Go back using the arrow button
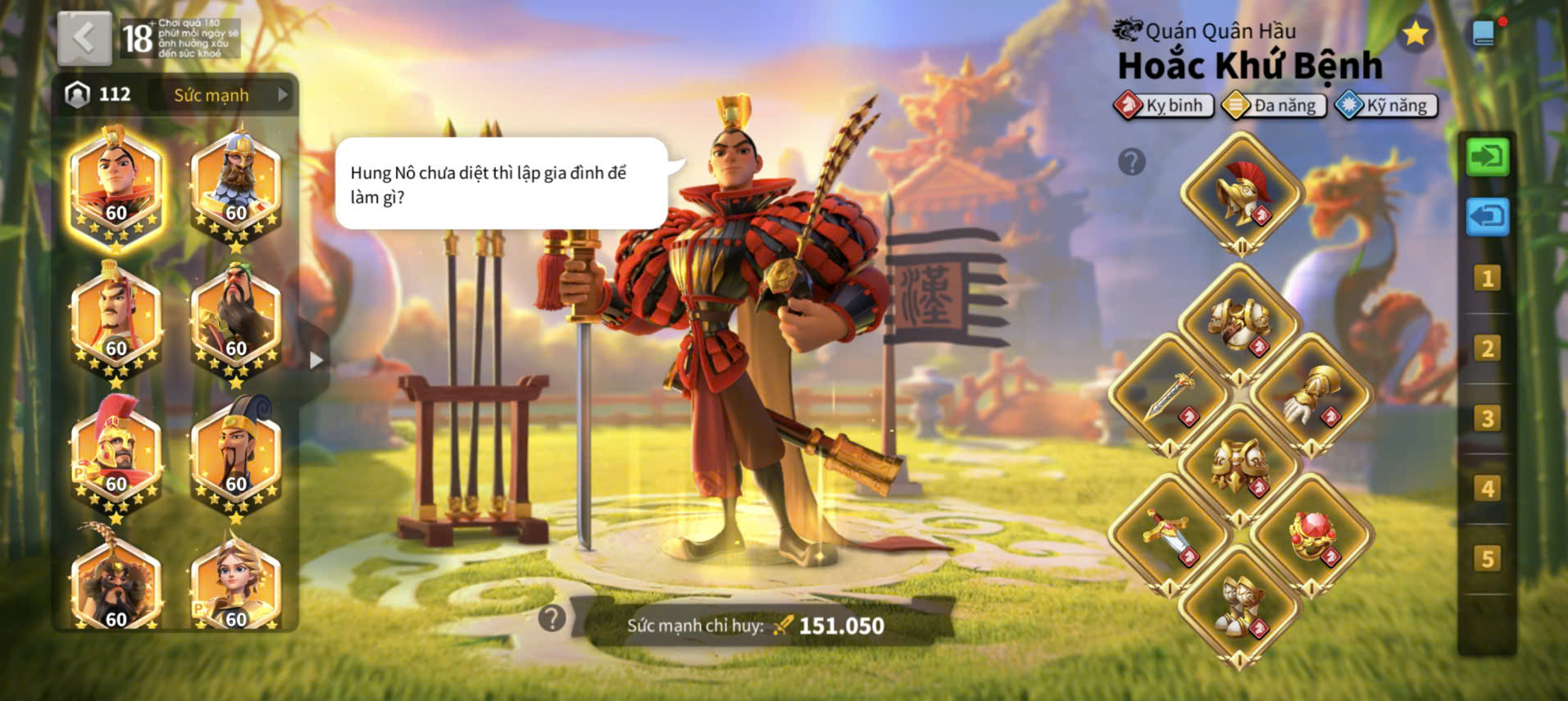The image size is (1568, 701). 84,38
